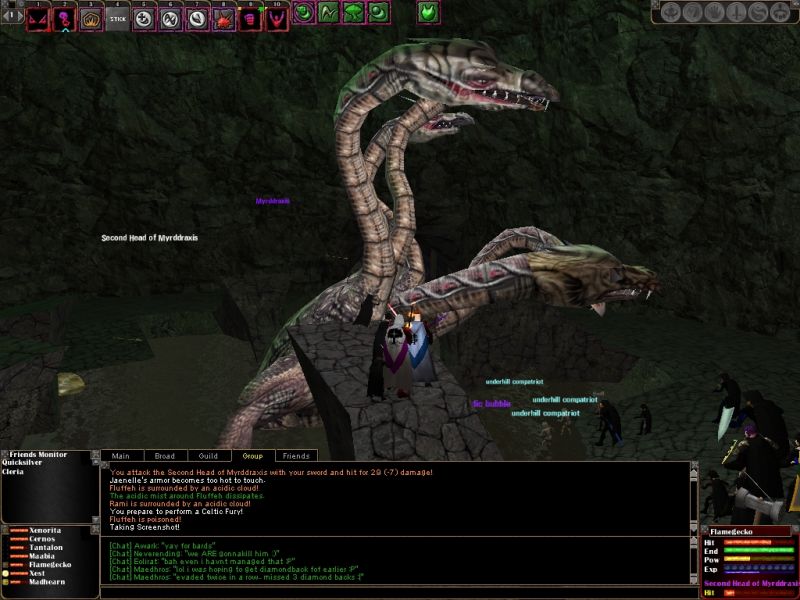800x600 pixels.
Task: Show the Friends chat tab
Action: click(x=295, y=456)
